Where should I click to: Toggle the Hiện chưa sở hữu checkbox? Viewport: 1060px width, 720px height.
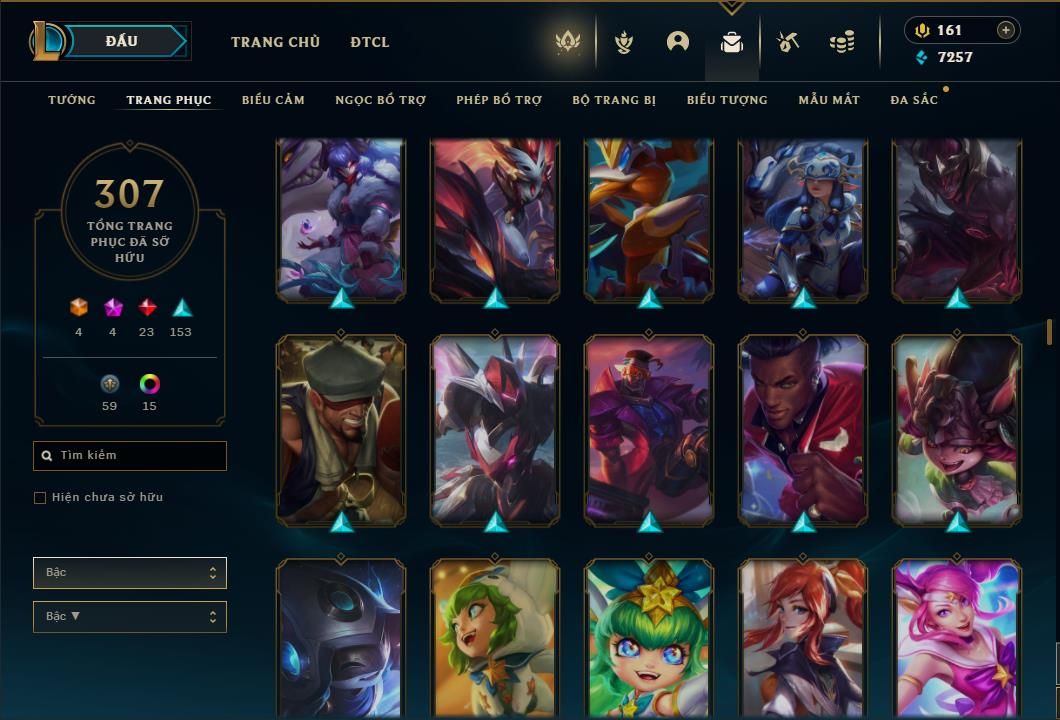[40, 498]
